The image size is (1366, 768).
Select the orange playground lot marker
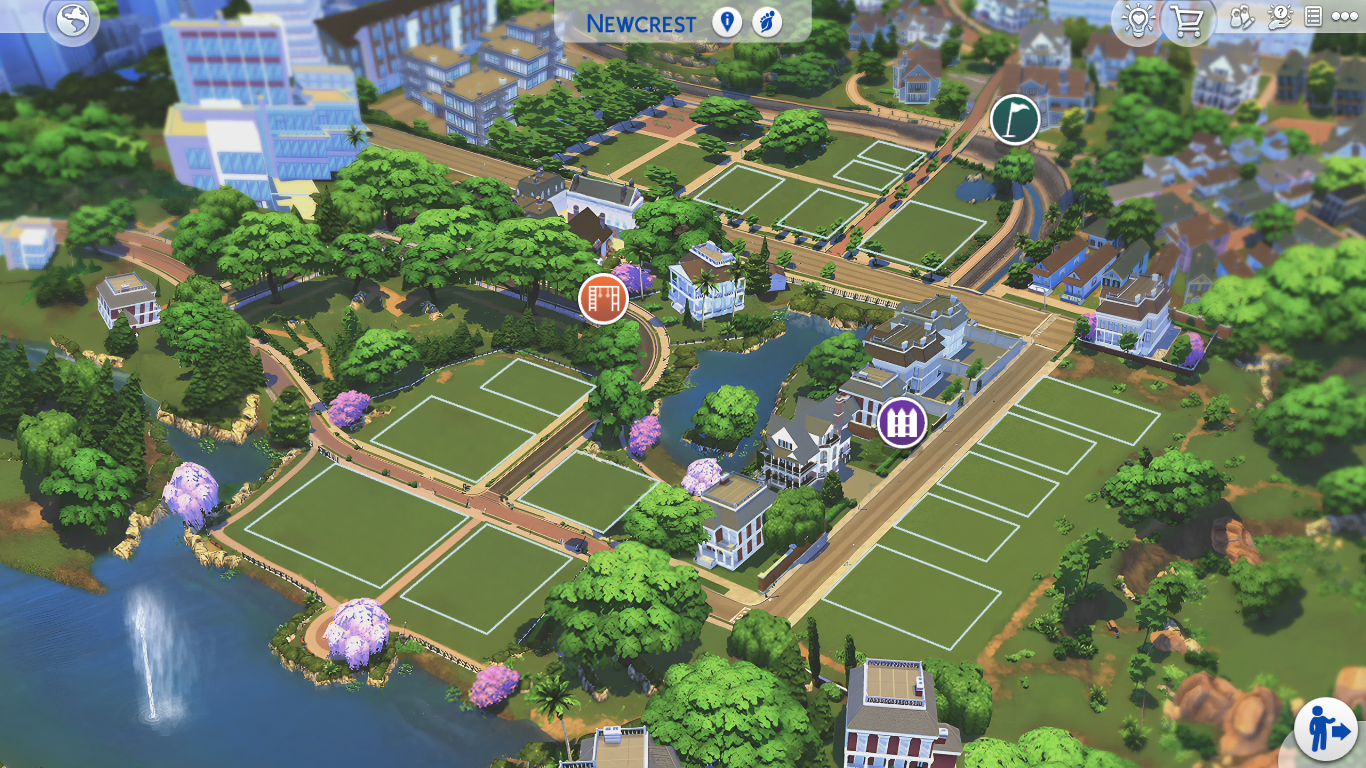pyautogui.click(x=603, y=298)
